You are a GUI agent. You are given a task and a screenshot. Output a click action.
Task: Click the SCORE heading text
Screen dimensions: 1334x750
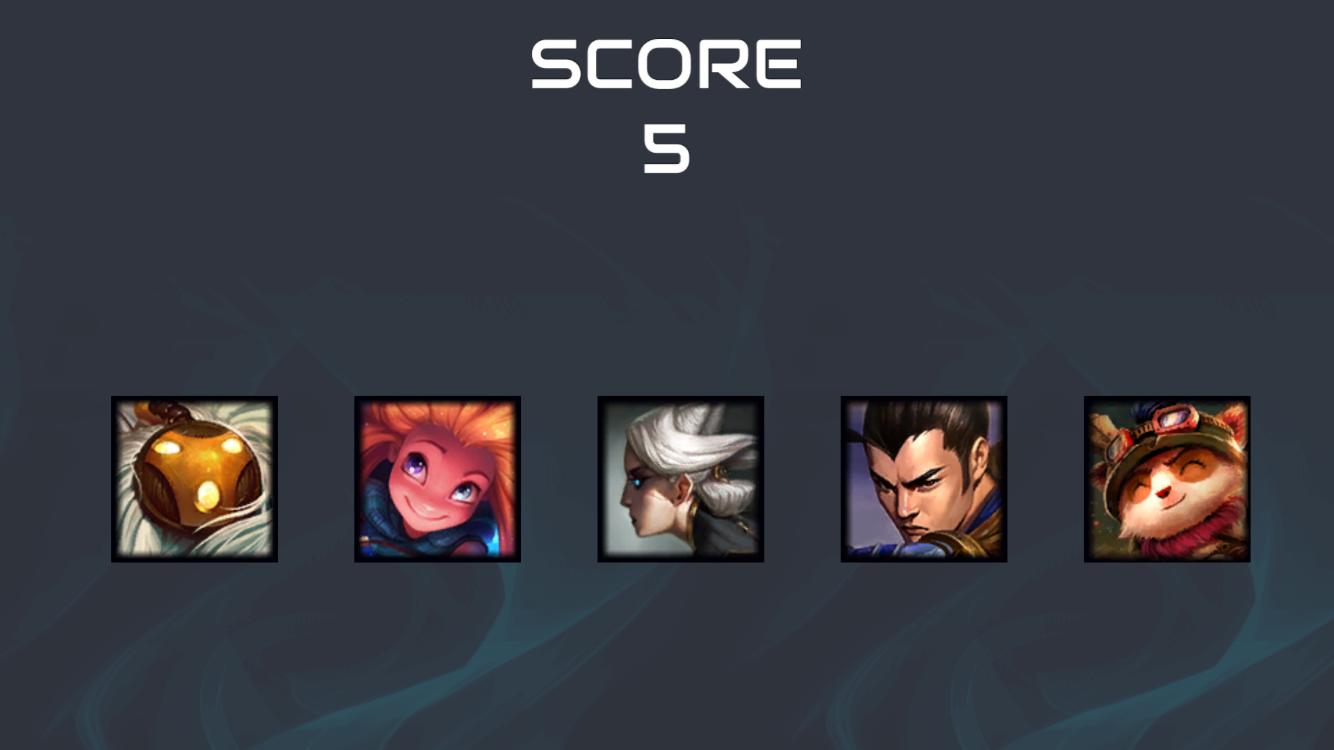(667, 62)
